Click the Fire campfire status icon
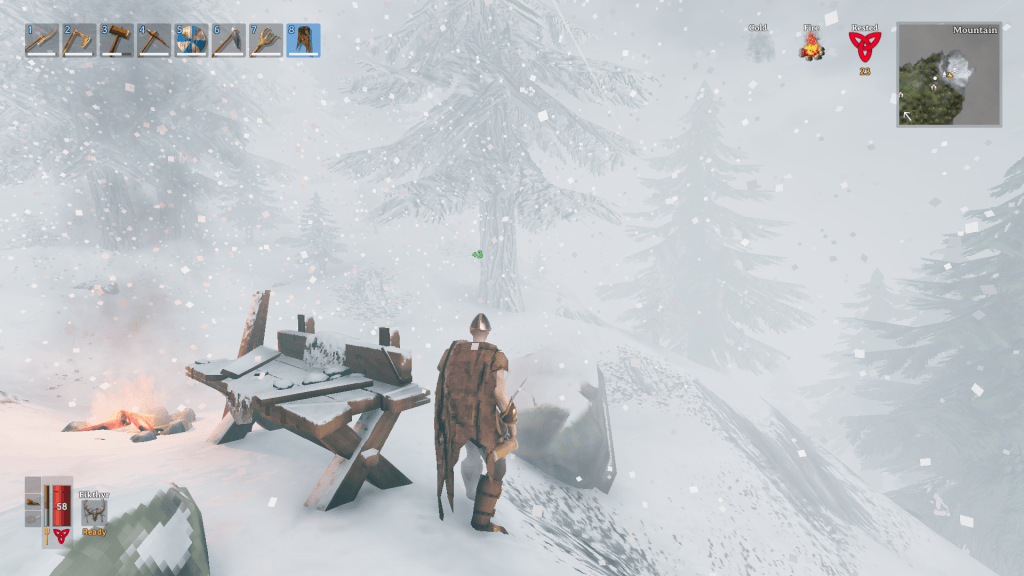 pos(811,45)
